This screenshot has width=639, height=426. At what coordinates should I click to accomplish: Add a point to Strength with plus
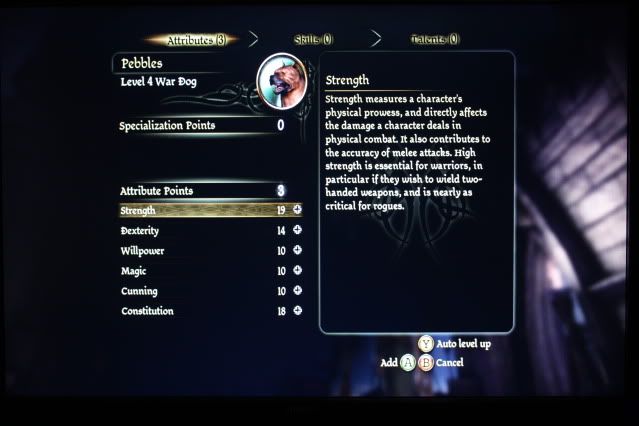click(297, 210)
